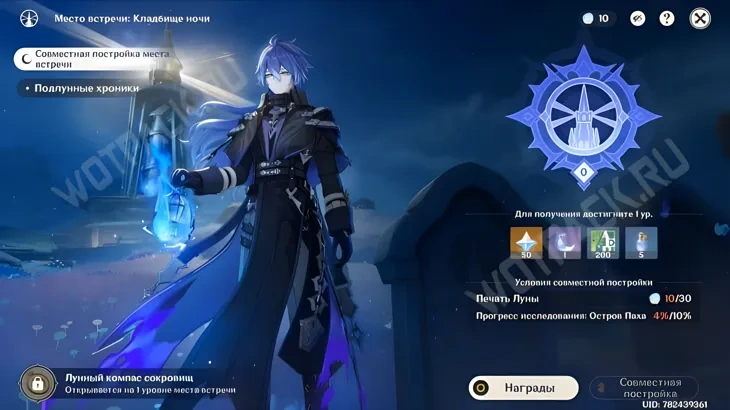This screenshot has width=730, height=410.
Task: Toggle the hide-interface eye icon
Action: tap(638, 18)
